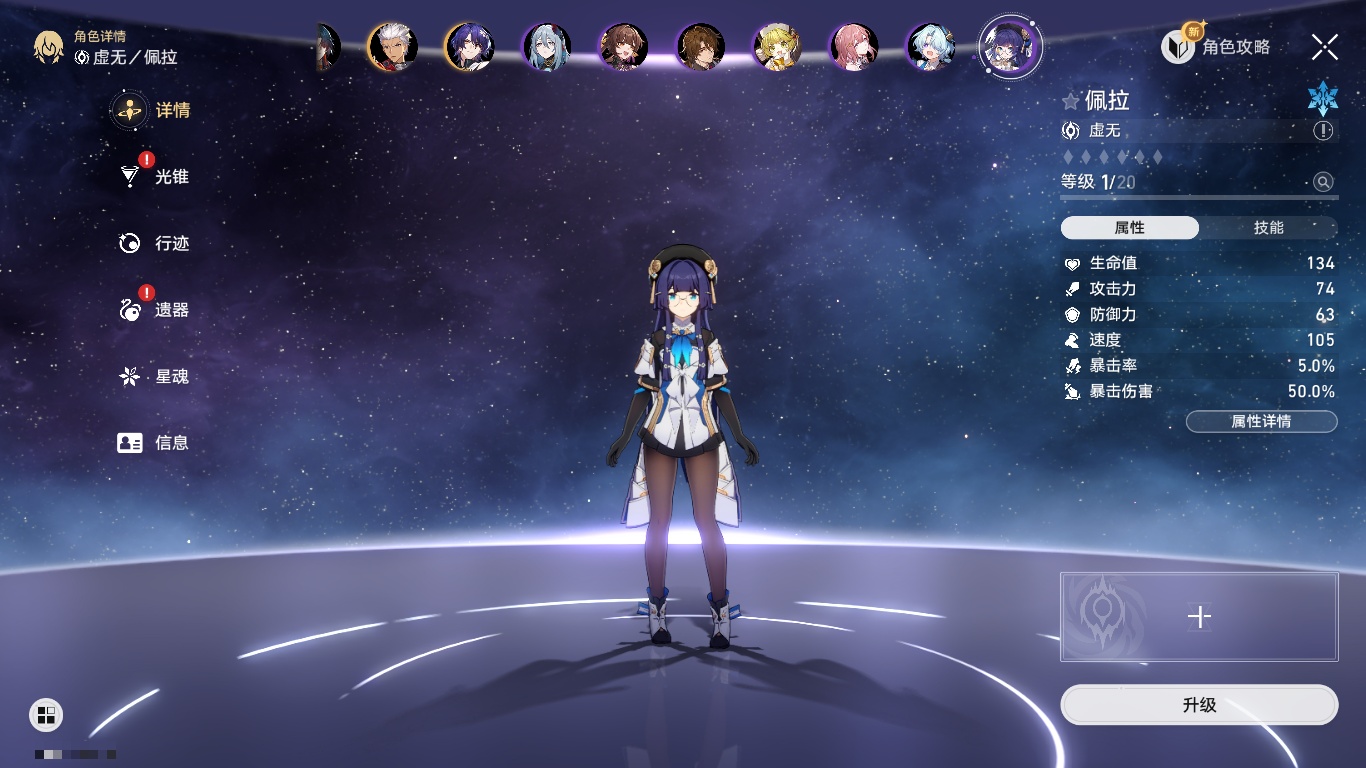Choose the blonde character portrait
This screenshot has width=1366, height=768.
[x=778, y=46]
